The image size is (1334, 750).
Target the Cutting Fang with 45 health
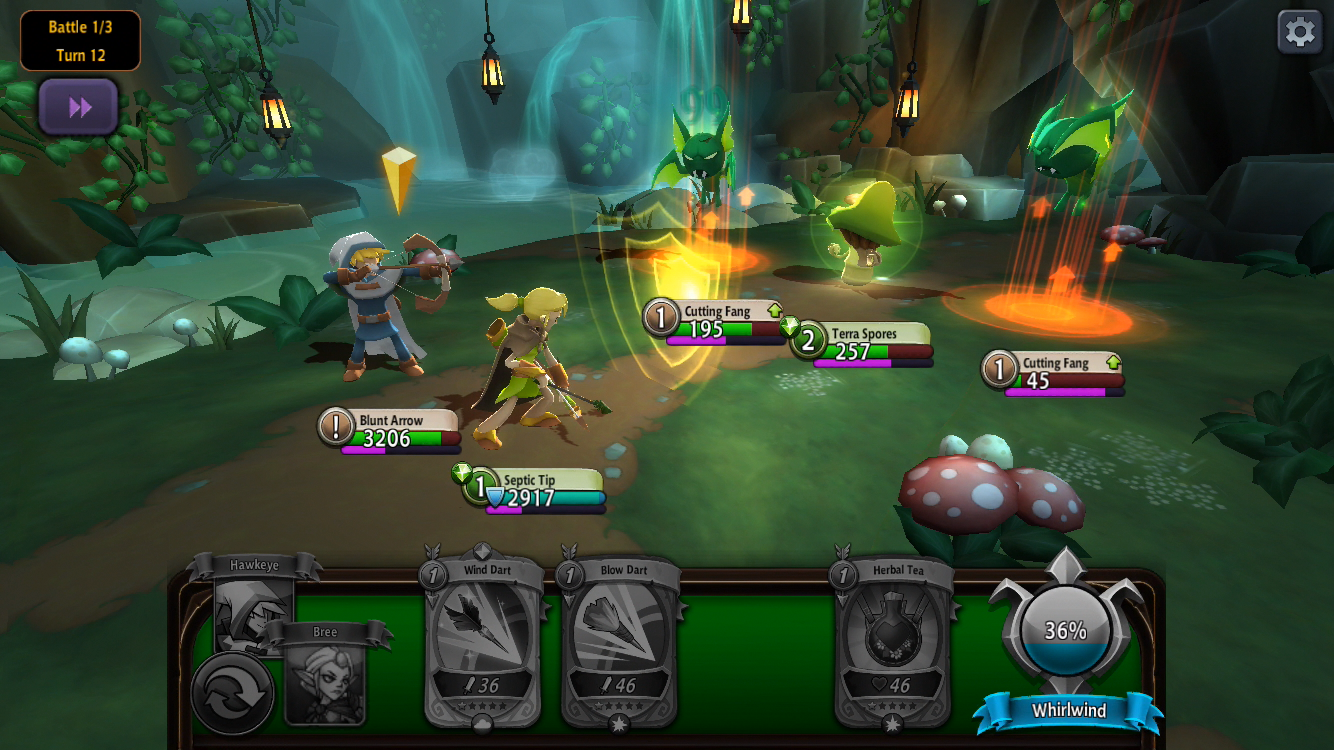click(x=1054, y=372)
